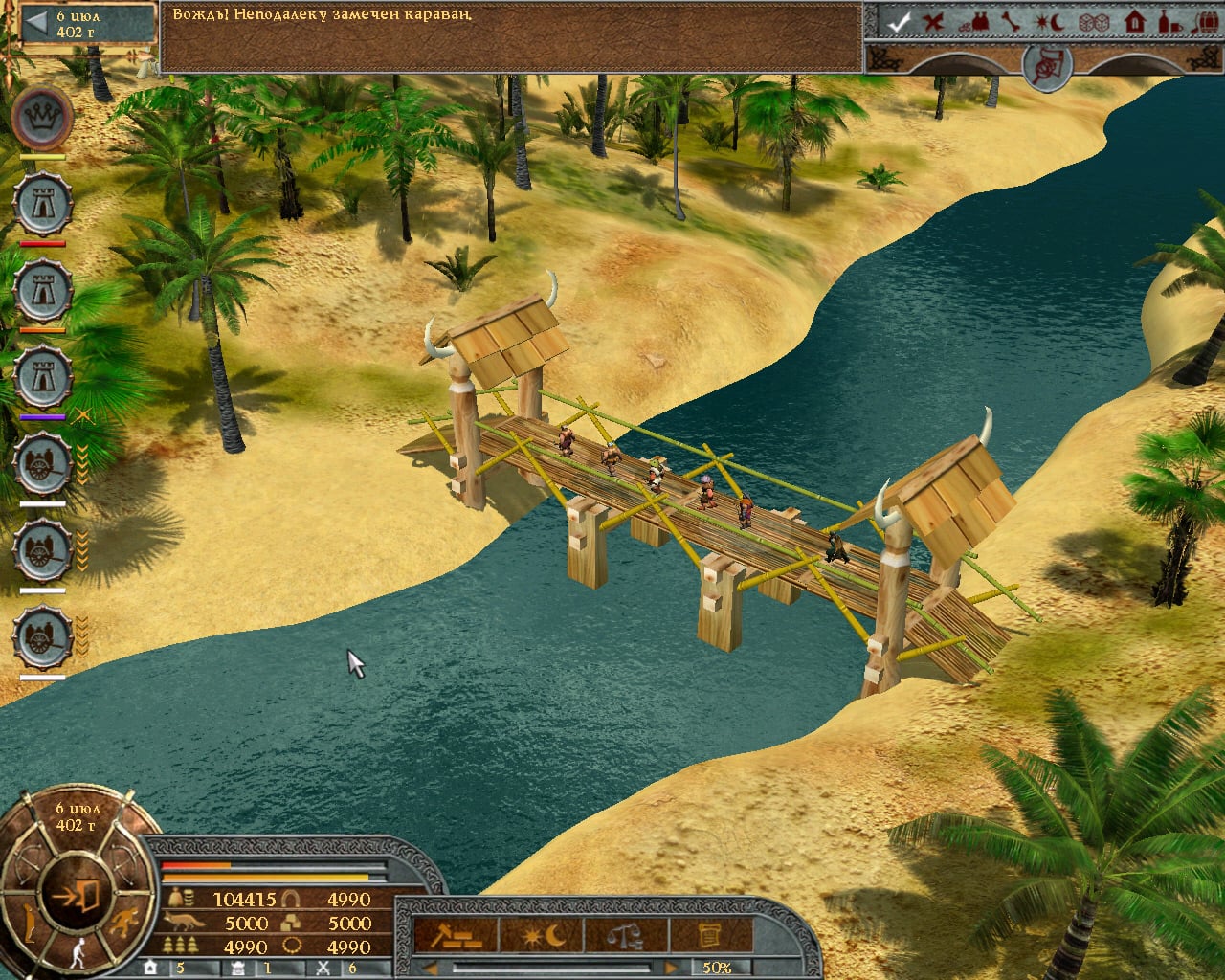Select the crown leader icon
This screenshot has height=980, width=1225.
(44, 119)
